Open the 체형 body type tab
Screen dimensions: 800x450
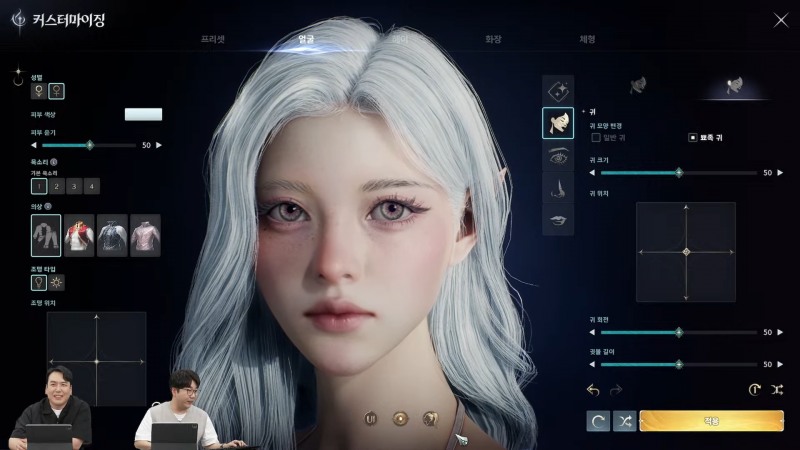(x=587, y=39)
